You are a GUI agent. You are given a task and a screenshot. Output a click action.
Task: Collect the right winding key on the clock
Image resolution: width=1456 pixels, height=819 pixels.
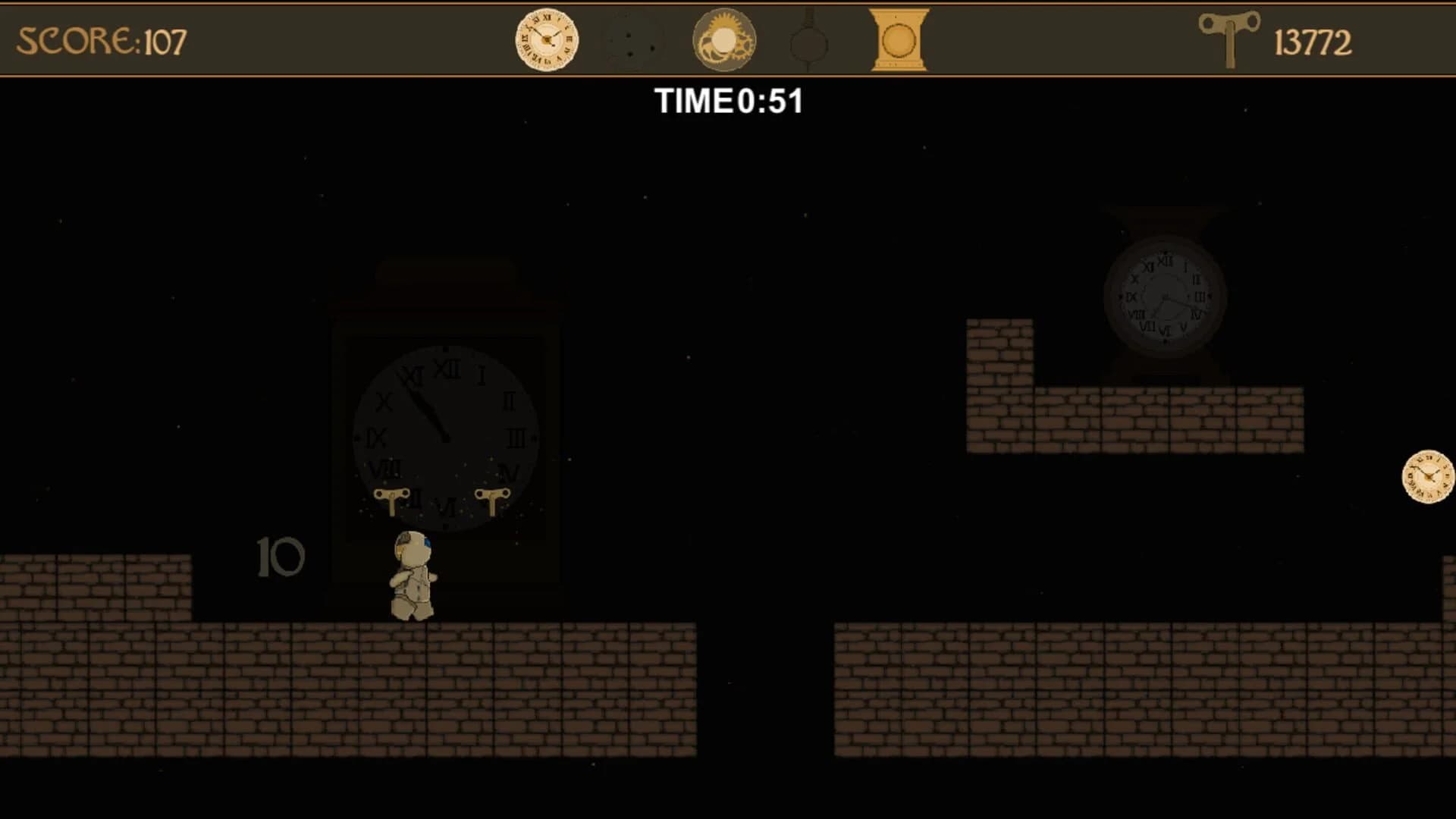(494, 500)
